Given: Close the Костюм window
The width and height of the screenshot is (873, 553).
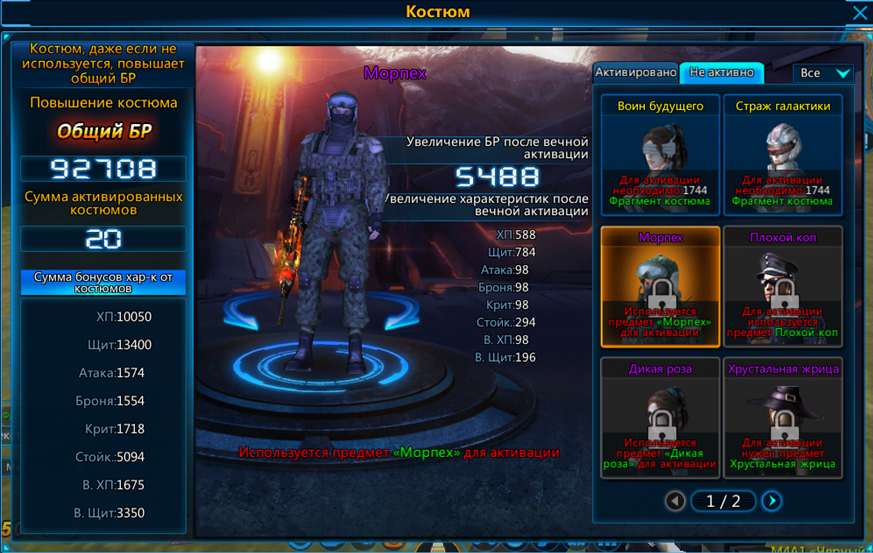Looking at the screenshot, I should point(859,13).
